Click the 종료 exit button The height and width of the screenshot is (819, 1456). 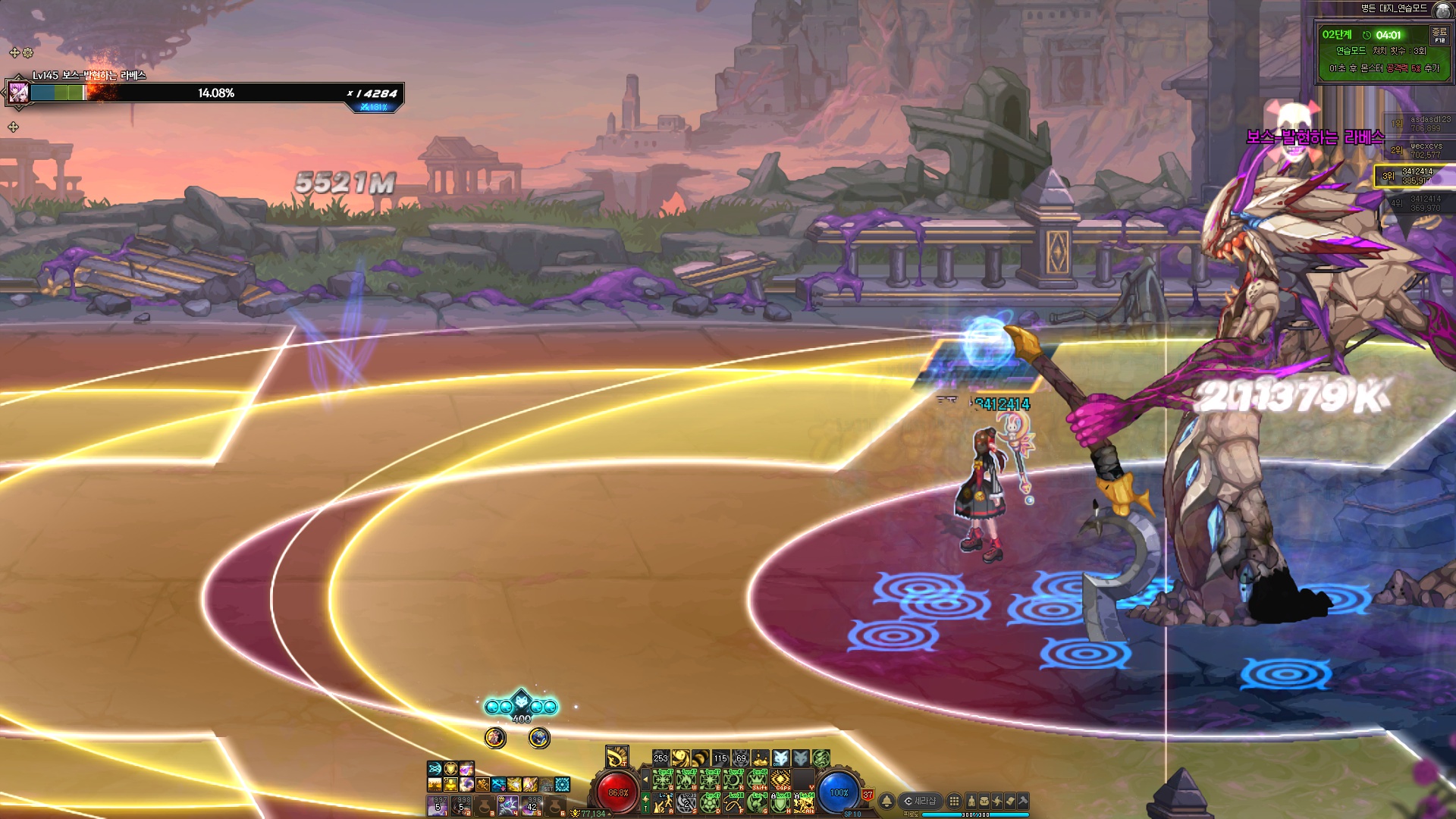coord(1439,35)
